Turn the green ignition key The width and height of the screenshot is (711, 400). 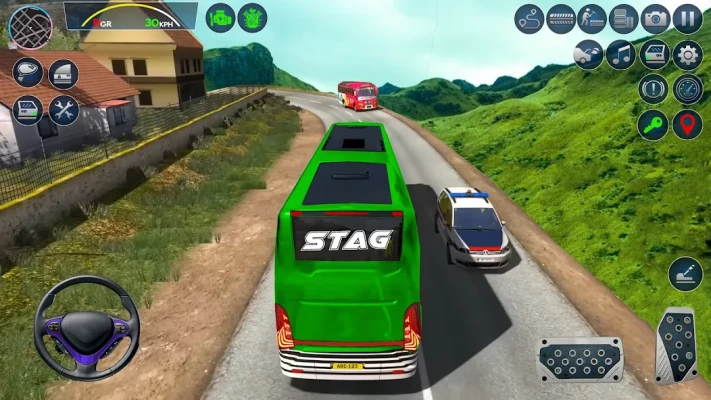654,124
